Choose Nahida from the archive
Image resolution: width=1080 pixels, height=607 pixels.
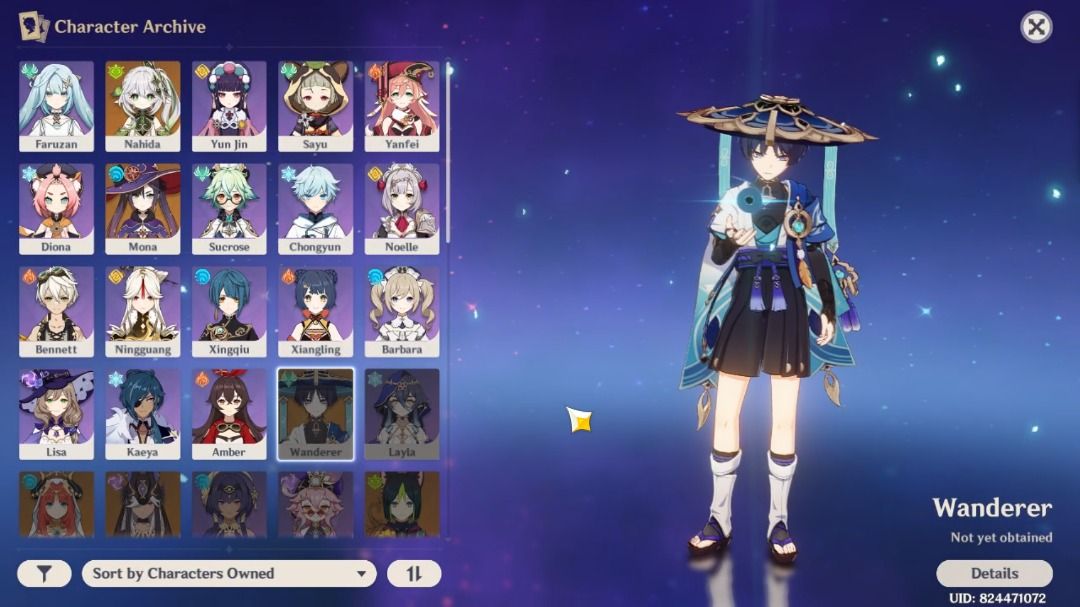(x=143, y=105)
